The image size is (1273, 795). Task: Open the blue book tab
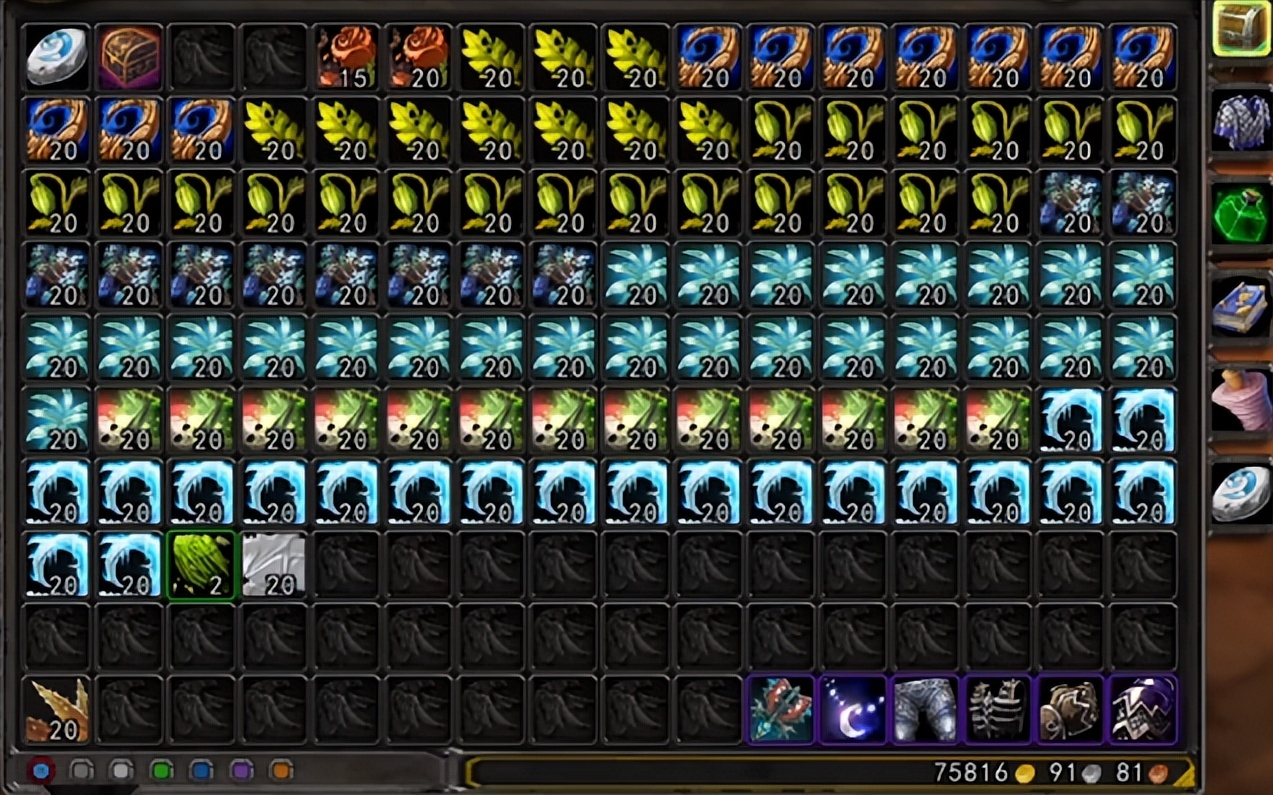(x=1241, y=305)
